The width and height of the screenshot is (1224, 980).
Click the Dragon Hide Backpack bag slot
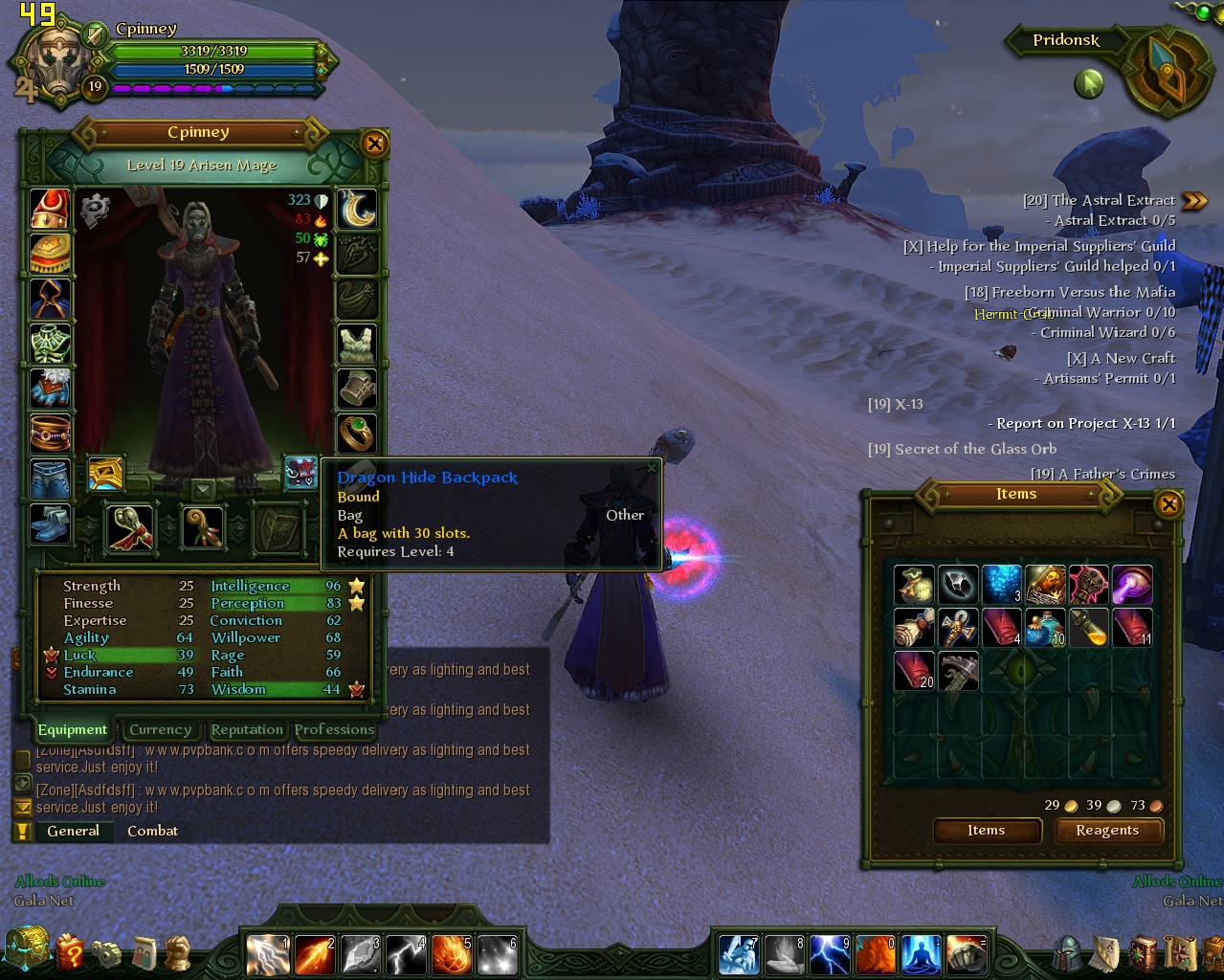coord(300,472)
